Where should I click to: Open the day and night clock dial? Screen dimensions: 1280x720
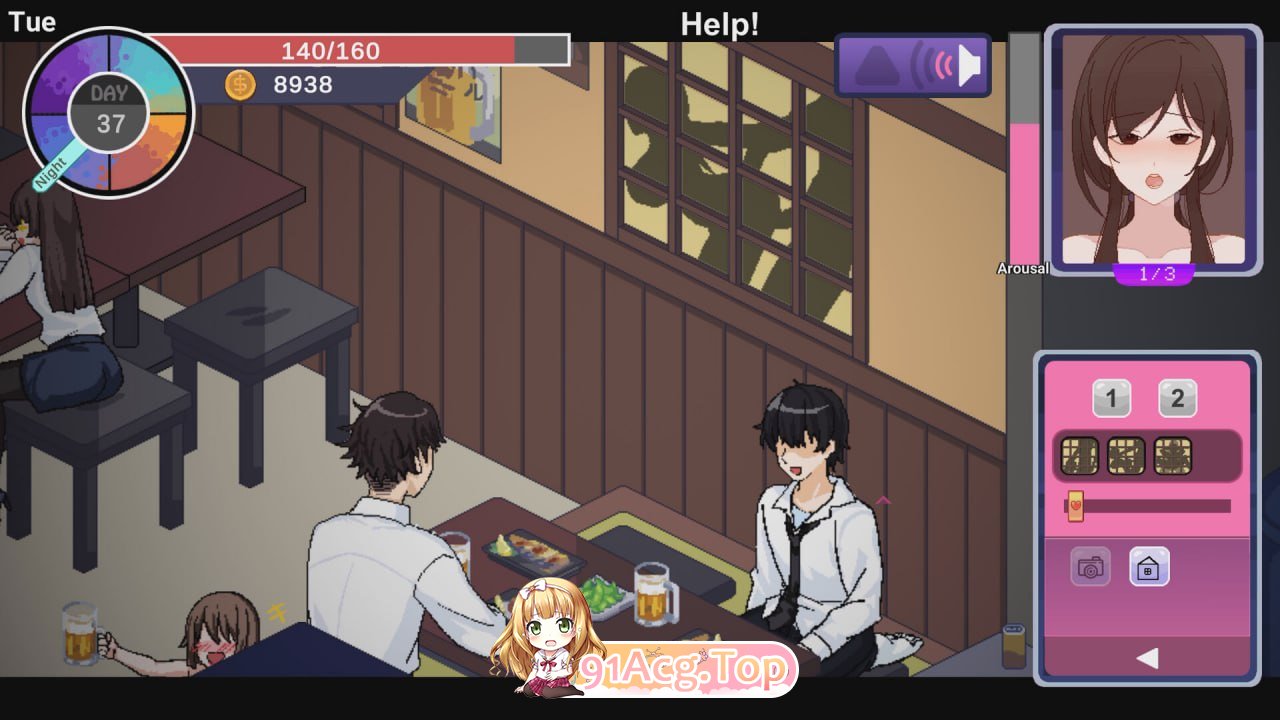[108, 112]
